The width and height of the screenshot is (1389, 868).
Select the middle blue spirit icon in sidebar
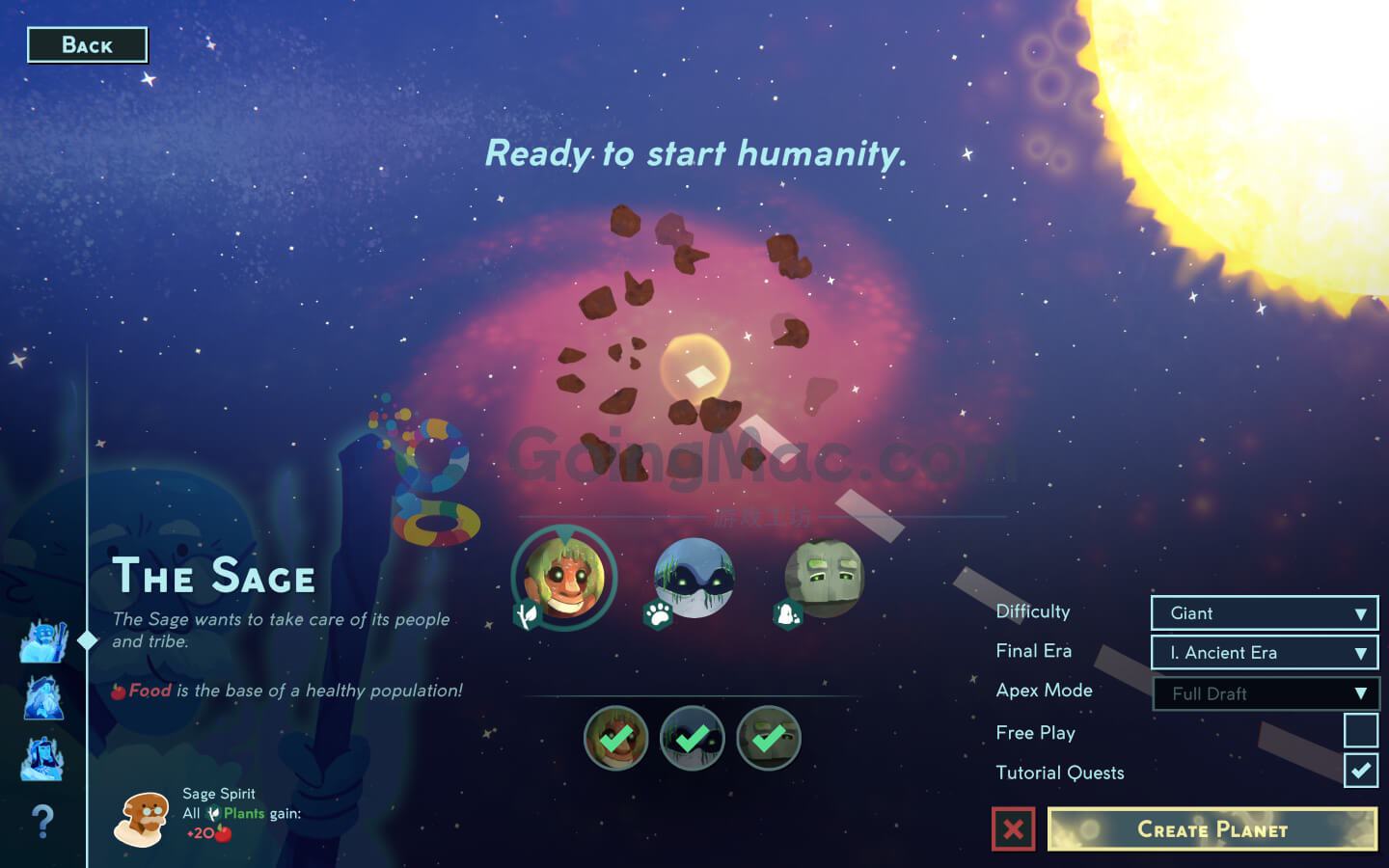click(42, 698)
